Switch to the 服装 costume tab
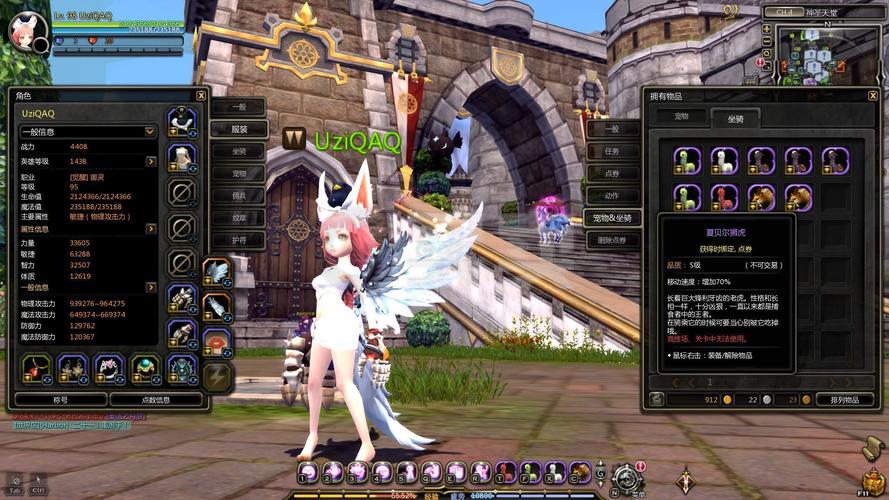 pyautogui.click(x=239, y=129)
